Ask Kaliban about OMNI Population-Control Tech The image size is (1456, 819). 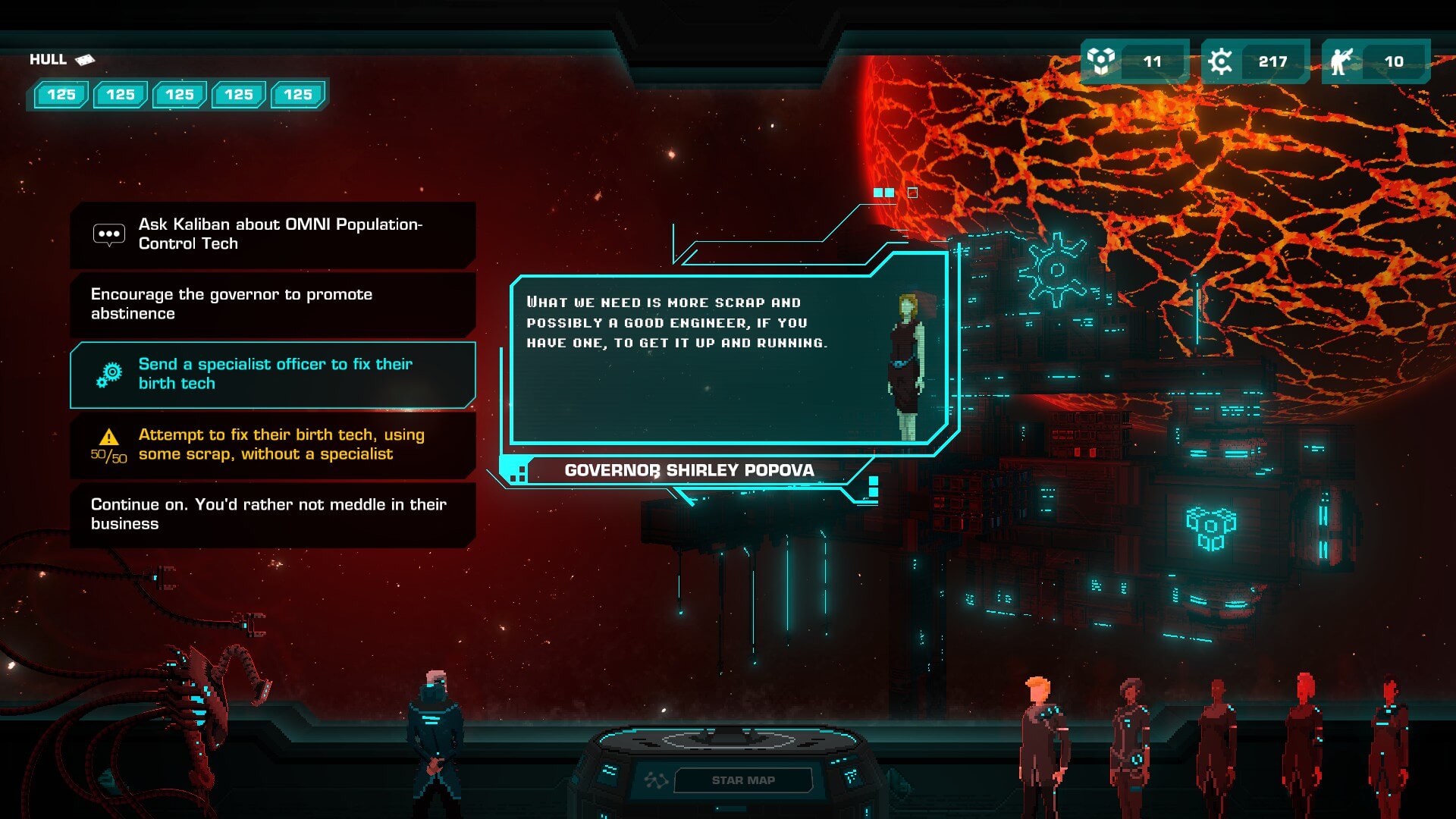pos(273,234)
